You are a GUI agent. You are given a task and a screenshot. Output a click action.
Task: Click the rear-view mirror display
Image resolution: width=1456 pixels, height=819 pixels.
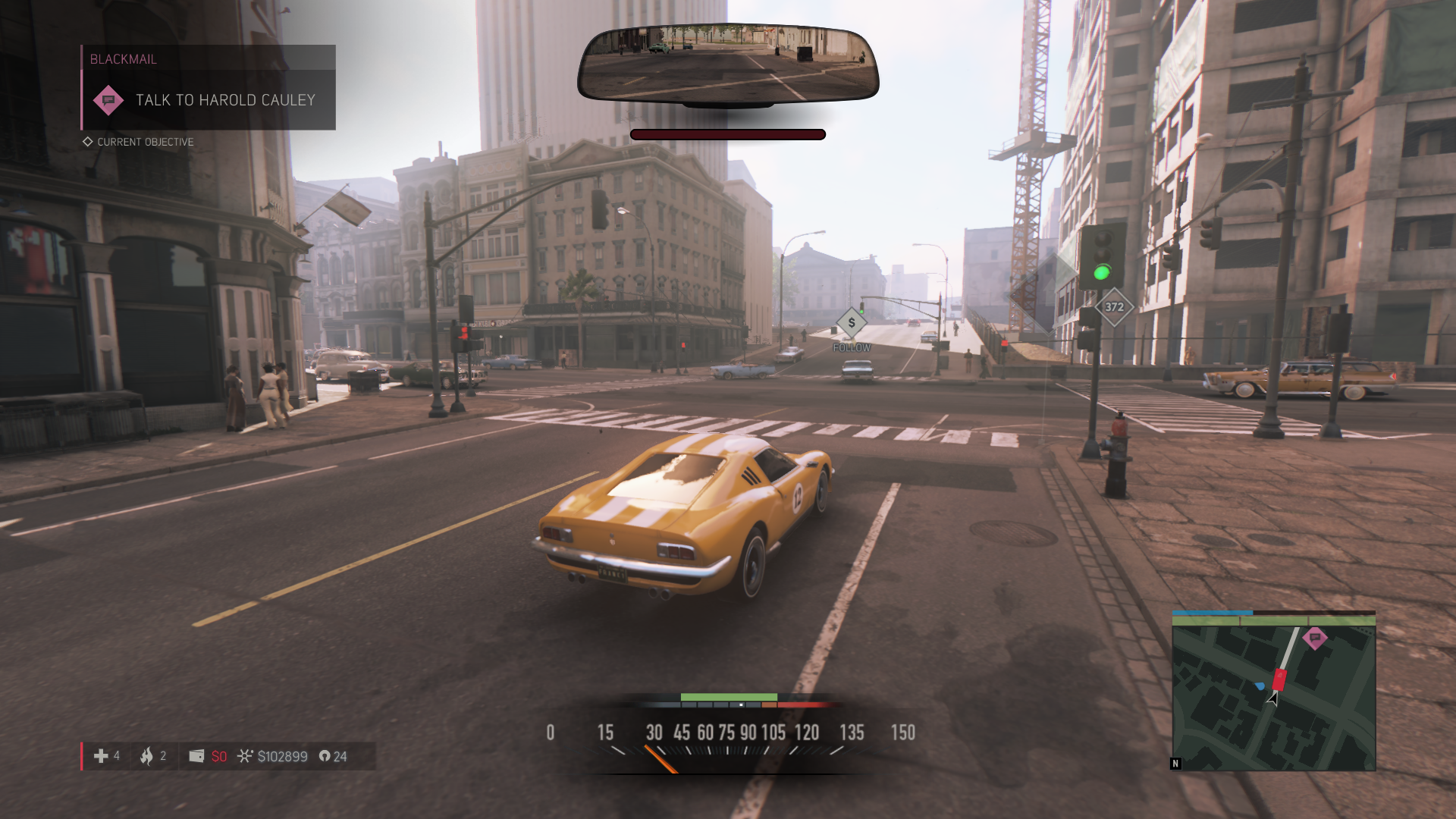click(728, 63)
